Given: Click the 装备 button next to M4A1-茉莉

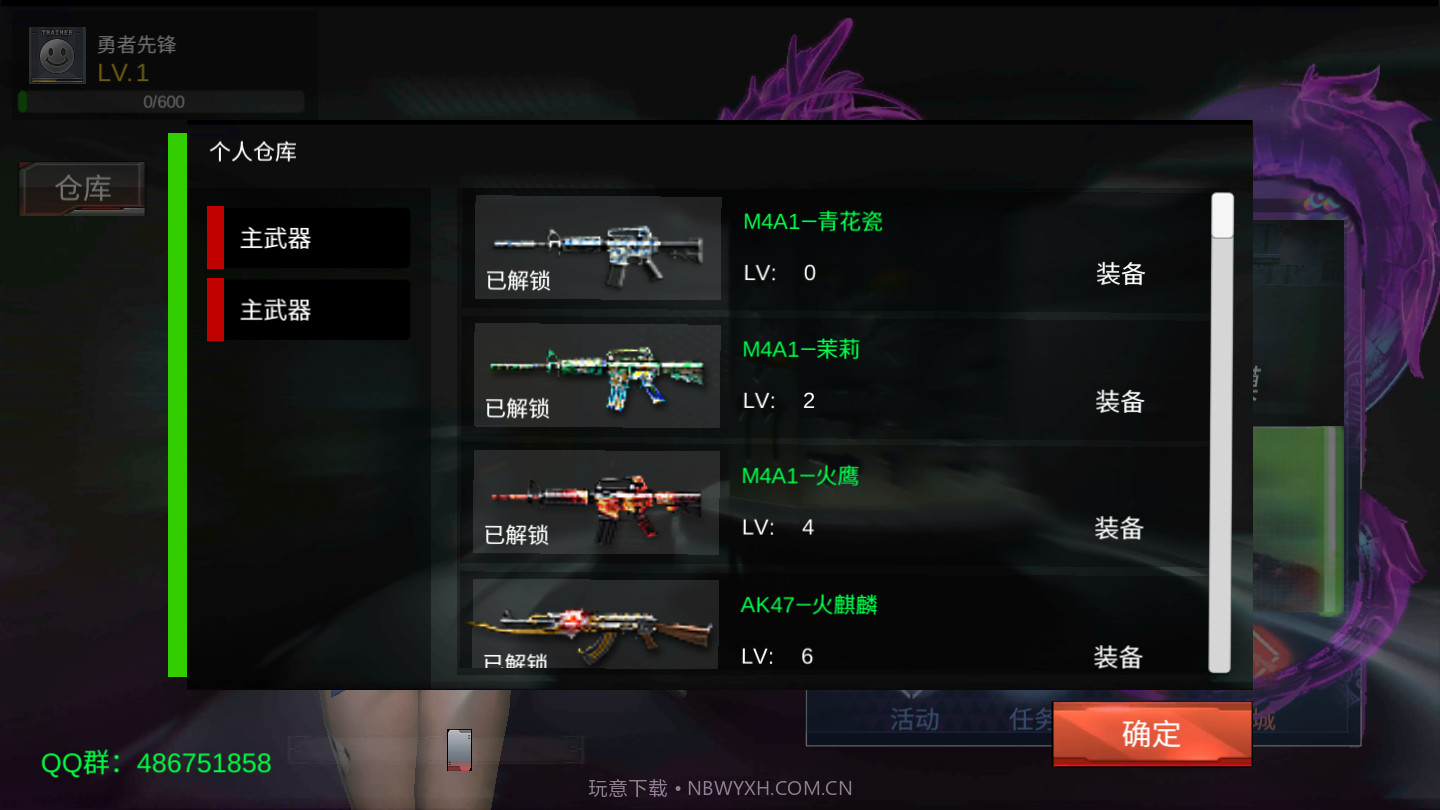Looking at the screenshot, I should pyautogui.click(x=1117, y=400).
